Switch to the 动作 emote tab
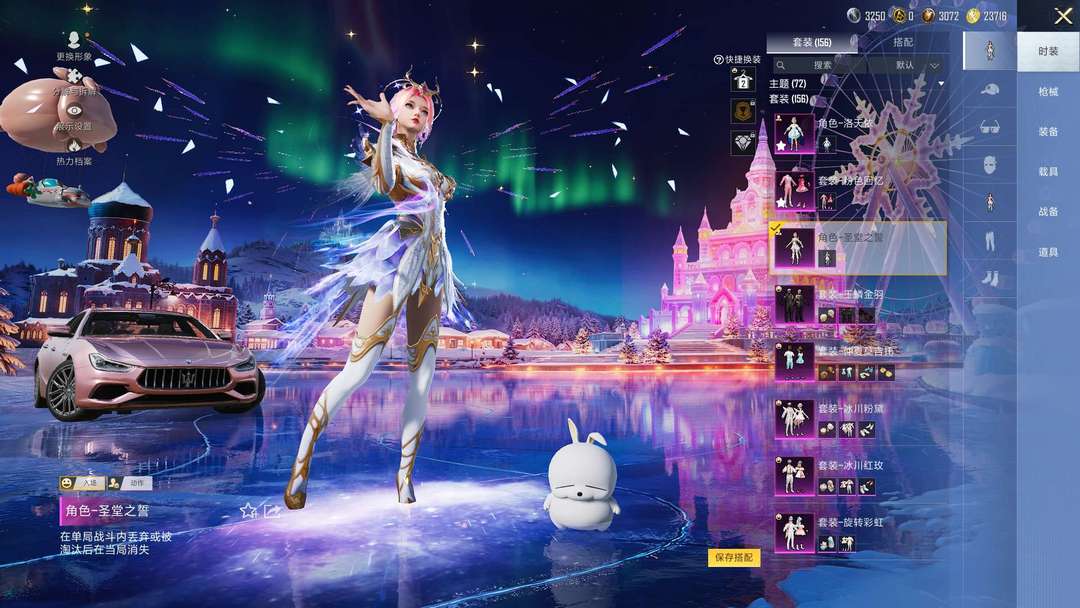The height and width of the screenshot is (608, 1080). 136,483
